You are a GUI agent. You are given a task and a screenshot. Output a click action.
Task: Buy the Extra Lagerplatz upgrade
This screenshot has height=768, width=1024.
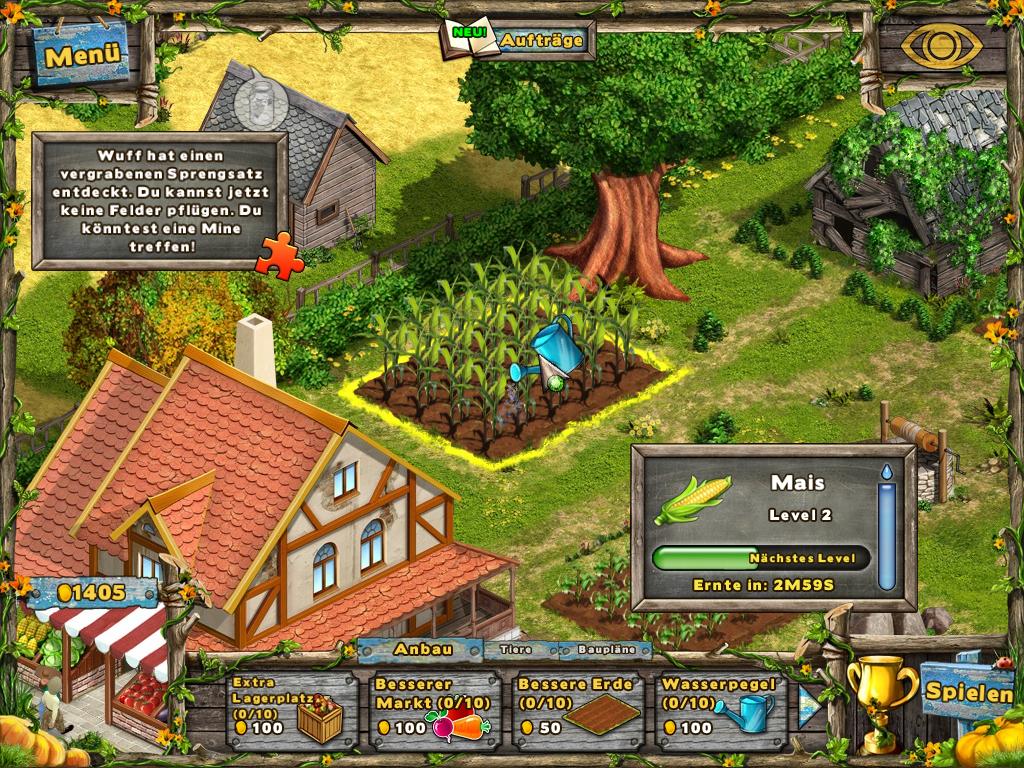[x=290, y=708]
